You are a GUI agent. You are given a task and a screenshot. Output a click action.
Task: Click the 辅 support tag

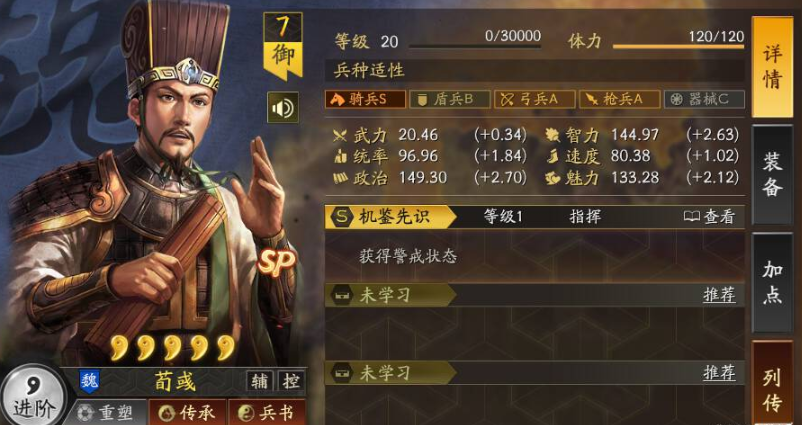[x=258, y=381]
